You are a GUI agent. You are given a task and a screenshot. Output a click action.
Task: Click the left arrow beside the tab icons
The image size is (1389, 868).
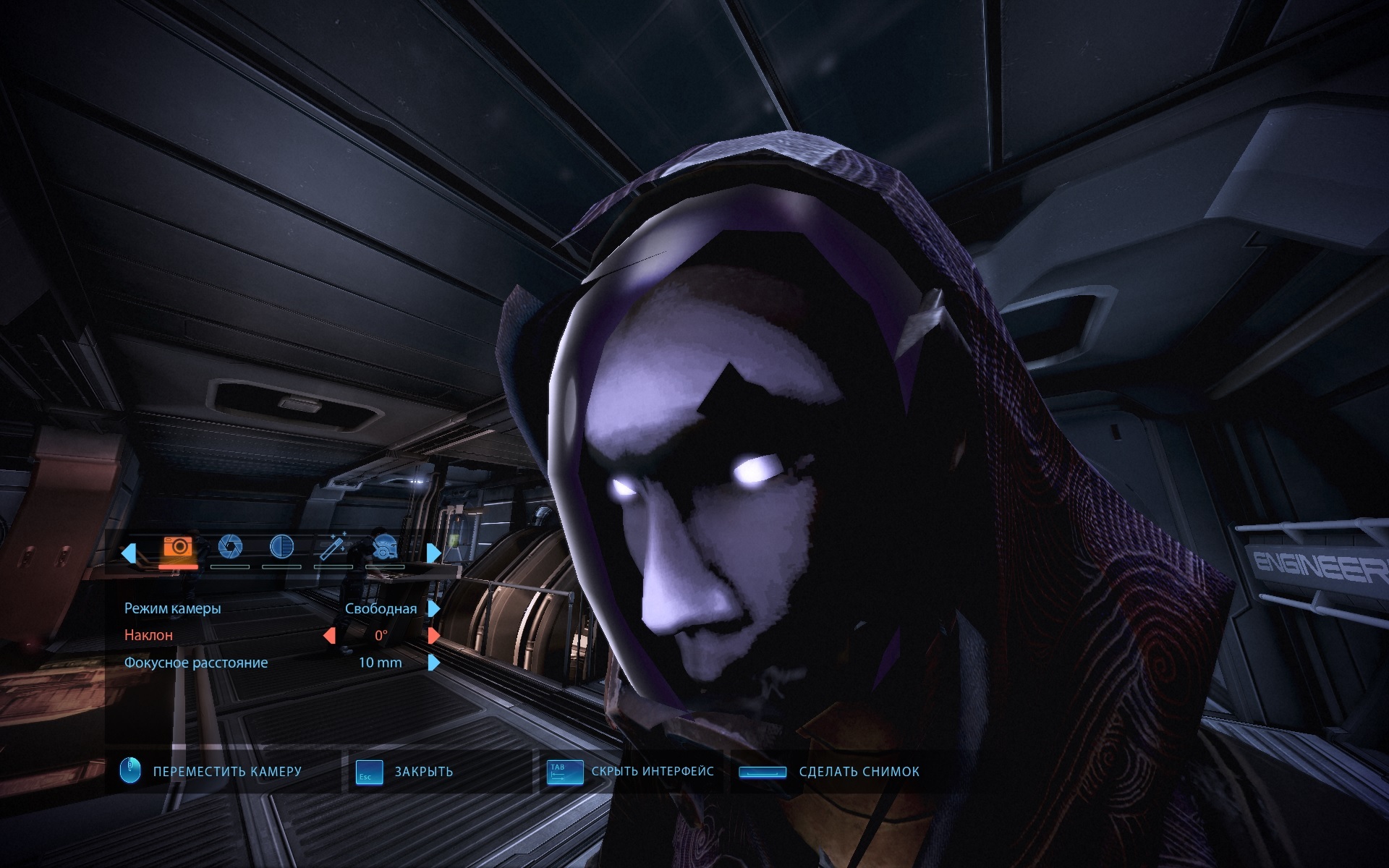[x=129, y=553]
